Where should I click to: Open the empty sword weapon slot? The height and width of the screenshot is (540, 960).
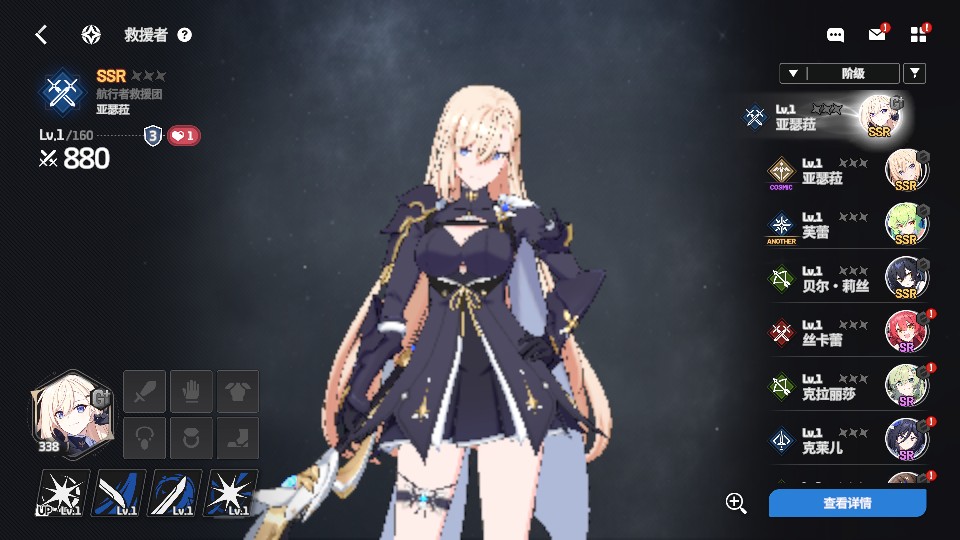click(x=143, y=390)
